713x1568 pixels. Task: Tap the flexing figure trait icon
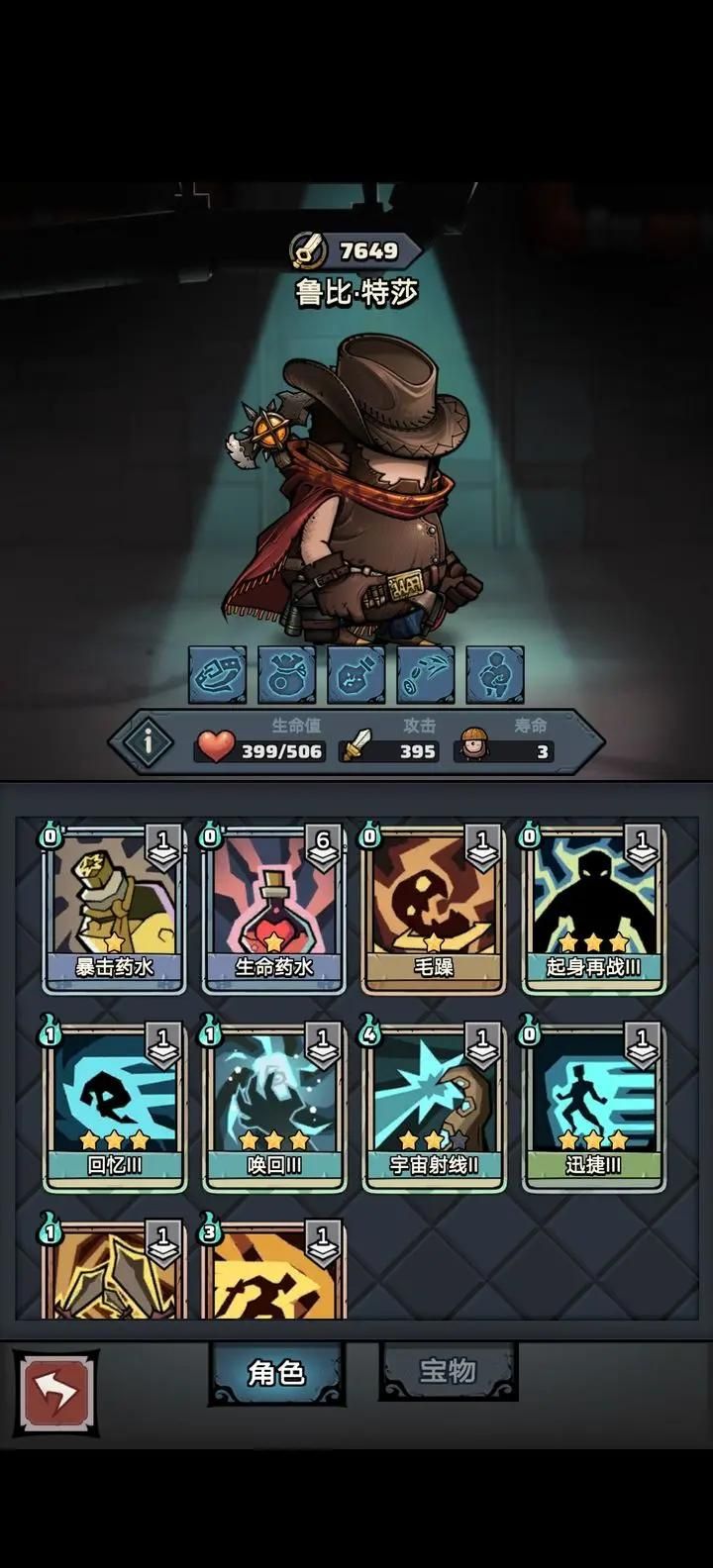pyautogui.click(x=495, y=675)
